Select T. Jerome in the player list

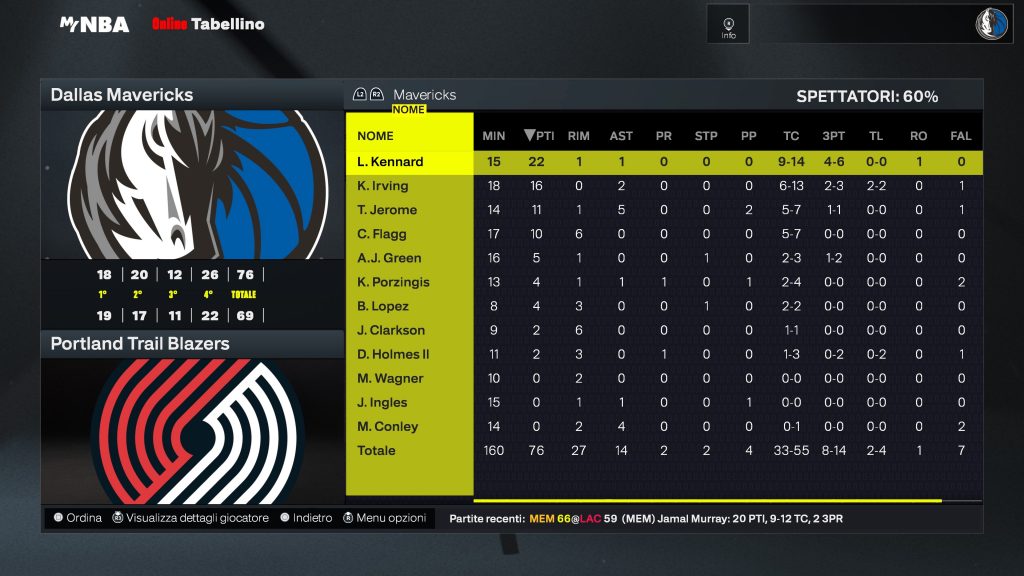pos(387,210)
